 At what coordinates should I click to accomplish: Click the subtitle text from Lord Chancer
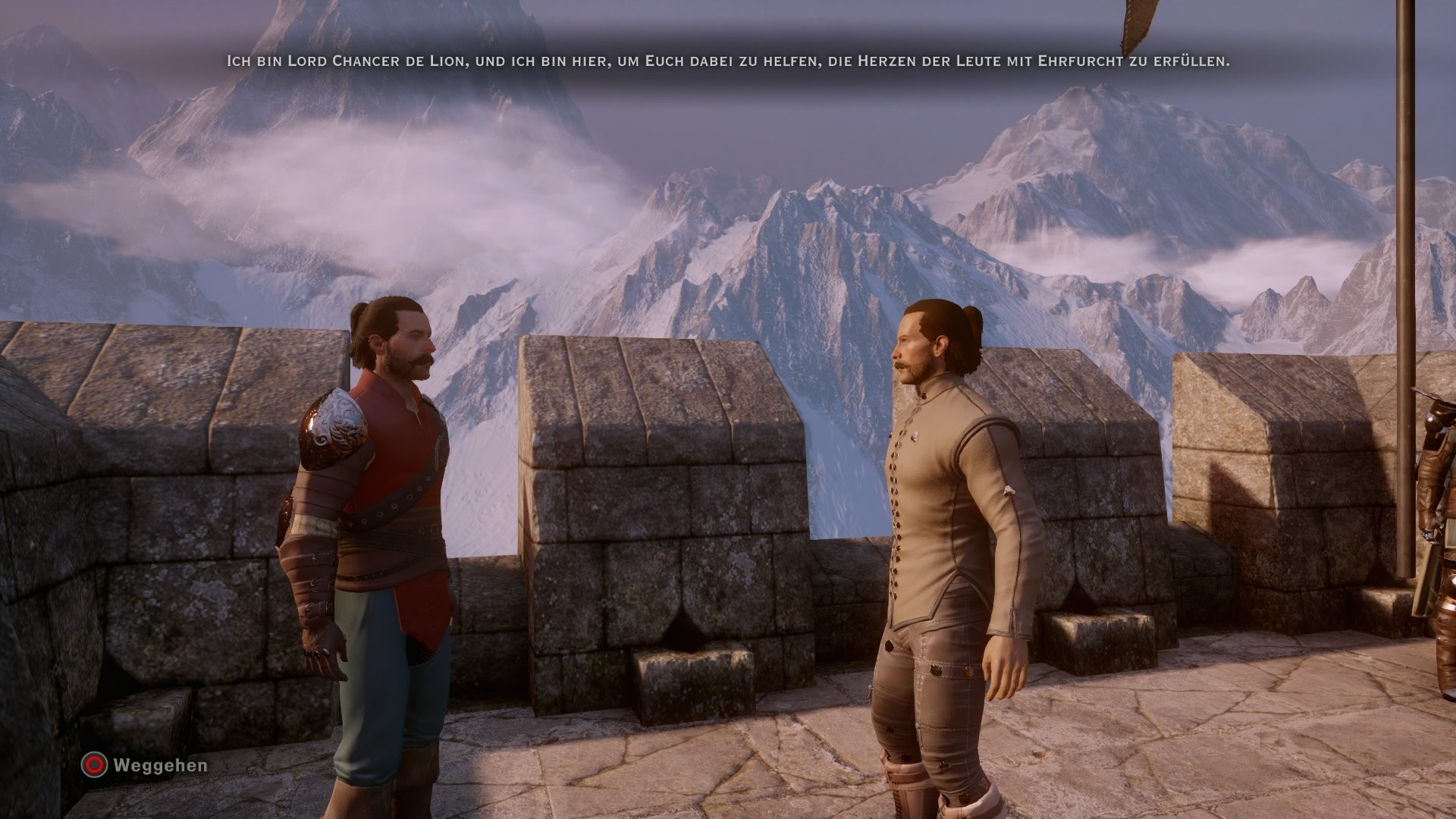coord(728,64)
